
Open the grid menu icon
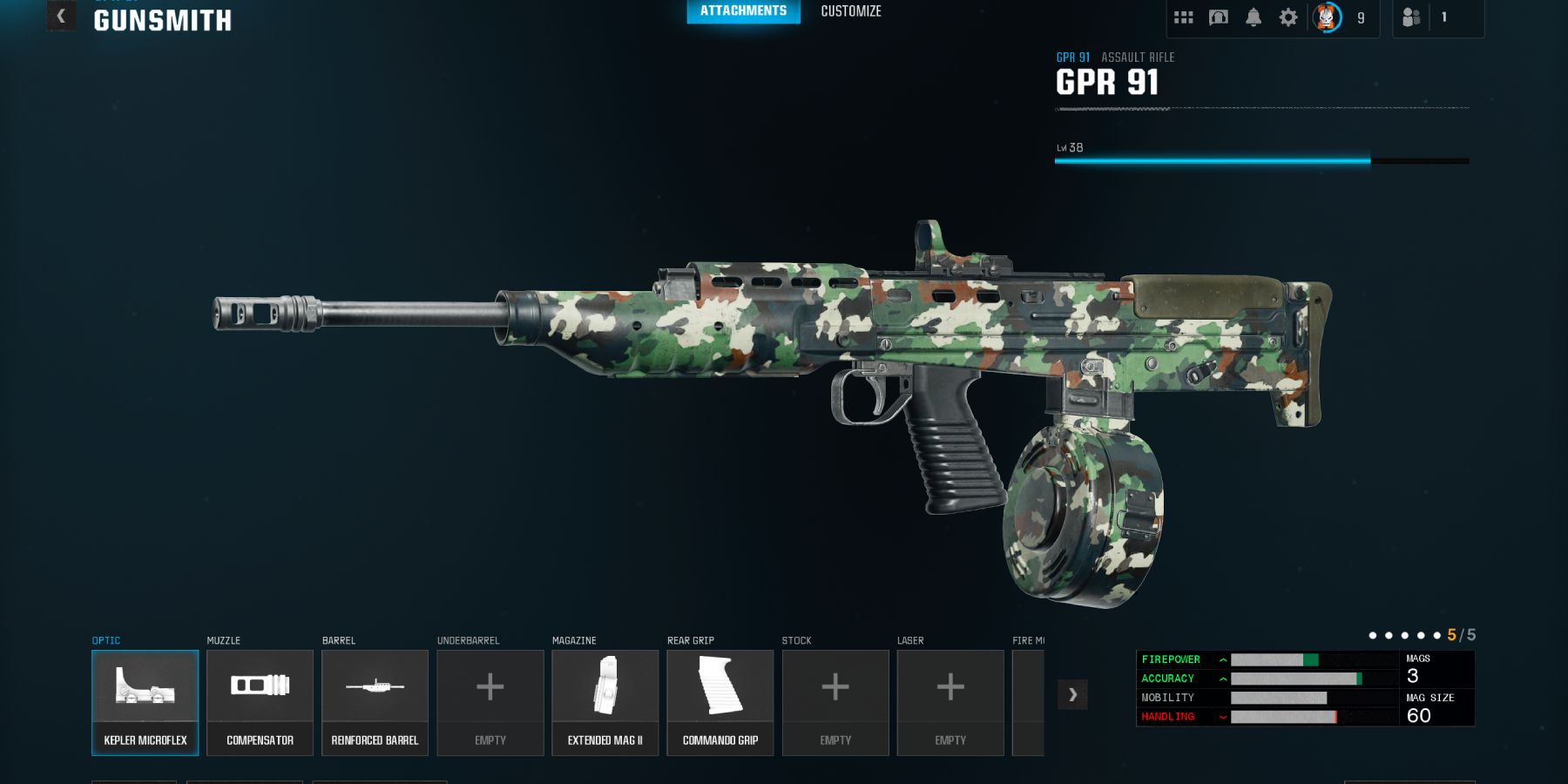tap(1183, 17)
